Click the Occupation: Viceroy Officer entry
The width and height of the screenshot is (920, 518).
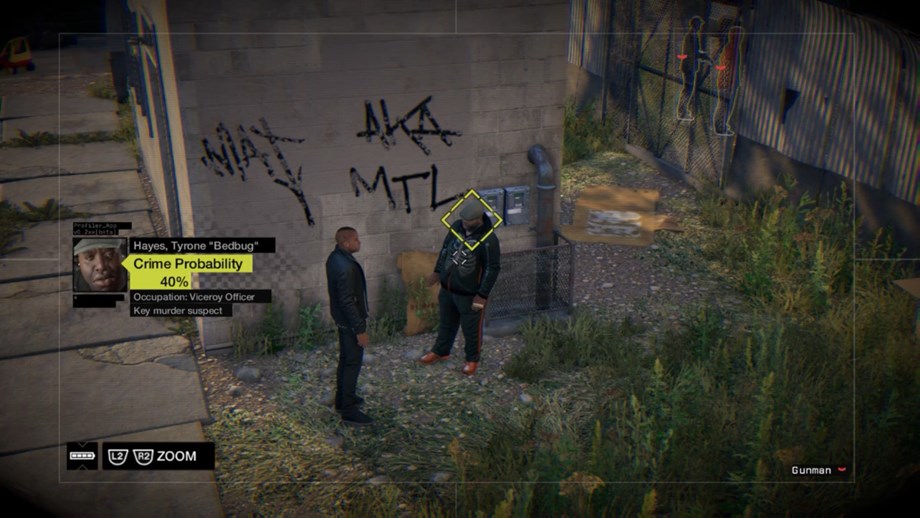click(199, 297)
